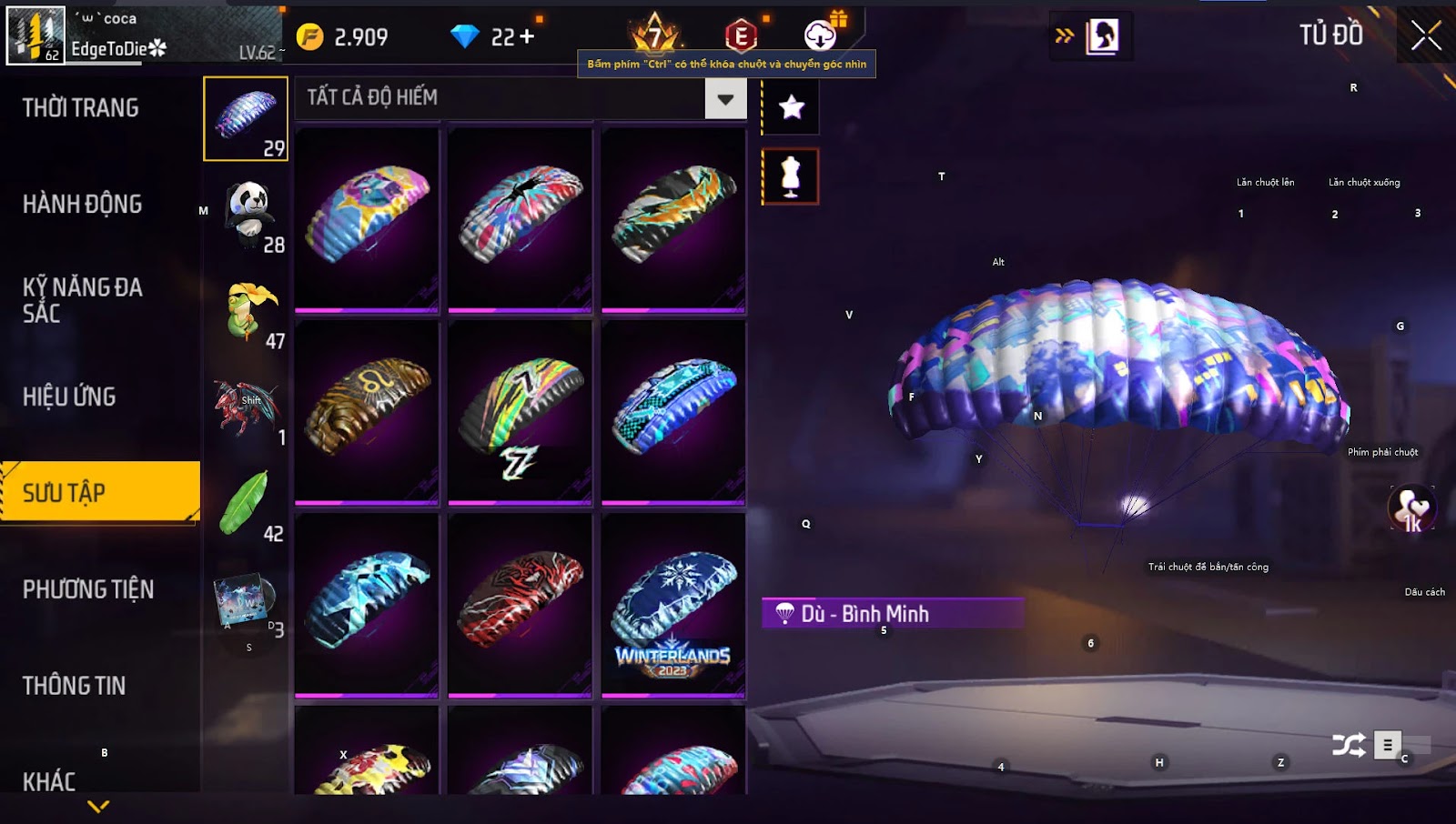Open the Thời Trang category
Viewport: 1456px width, 824px height.
coord(81,108)
